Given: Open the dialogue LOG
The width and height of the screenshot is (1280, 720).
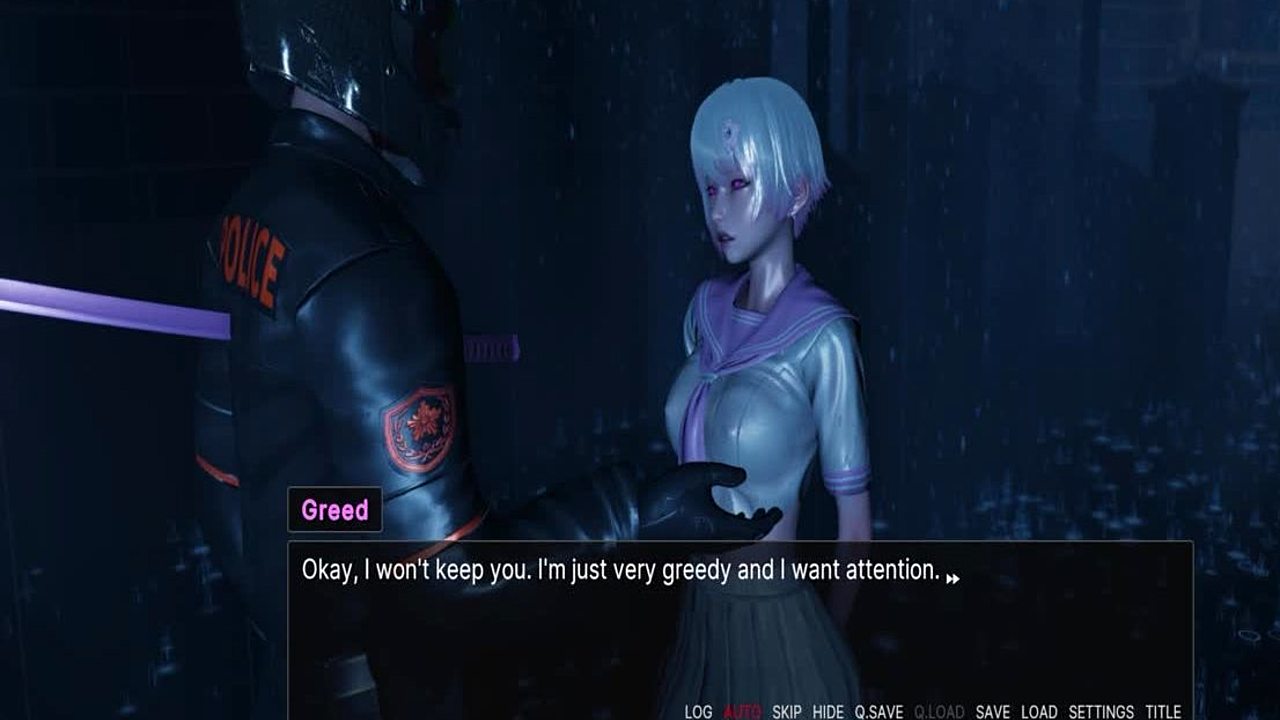Looking at the screenshot, I should [698, 712].
